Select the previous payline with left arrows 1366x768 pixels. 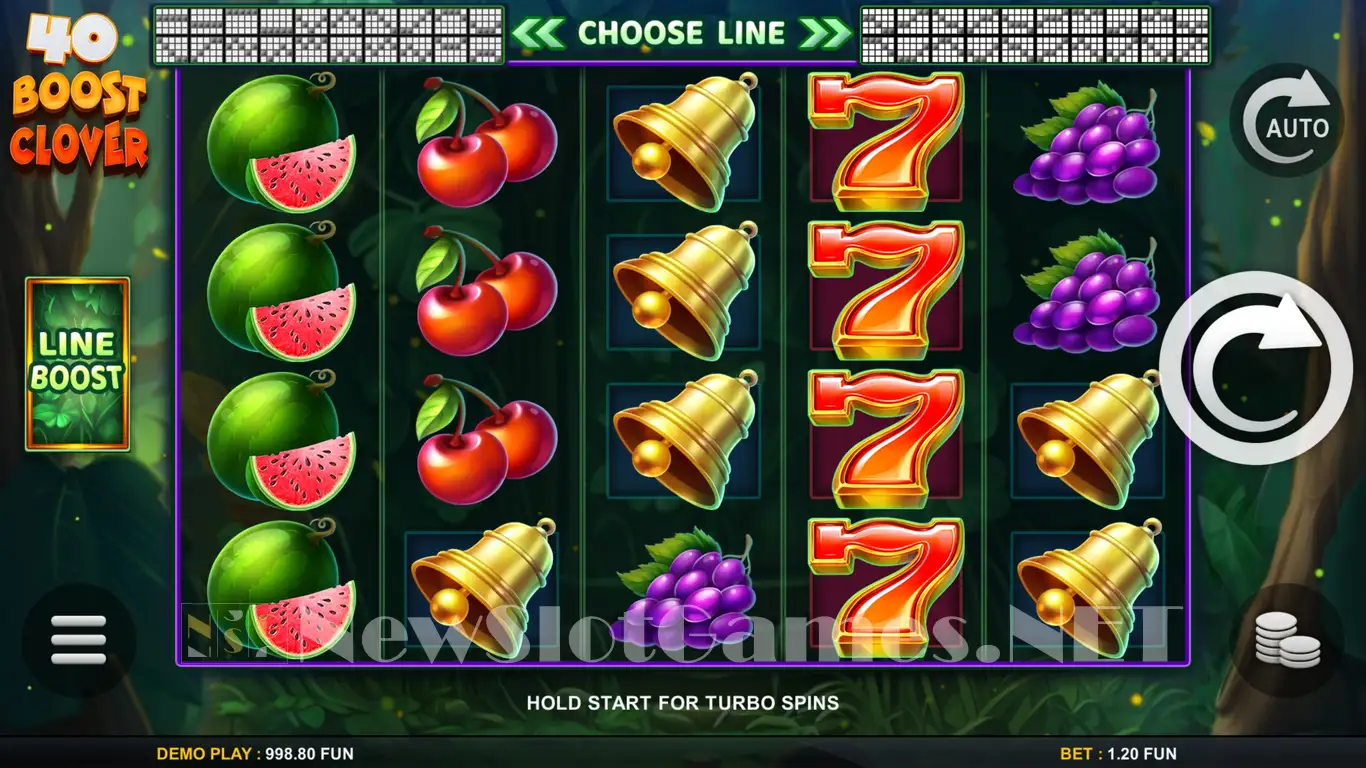[x=537, y=33]
